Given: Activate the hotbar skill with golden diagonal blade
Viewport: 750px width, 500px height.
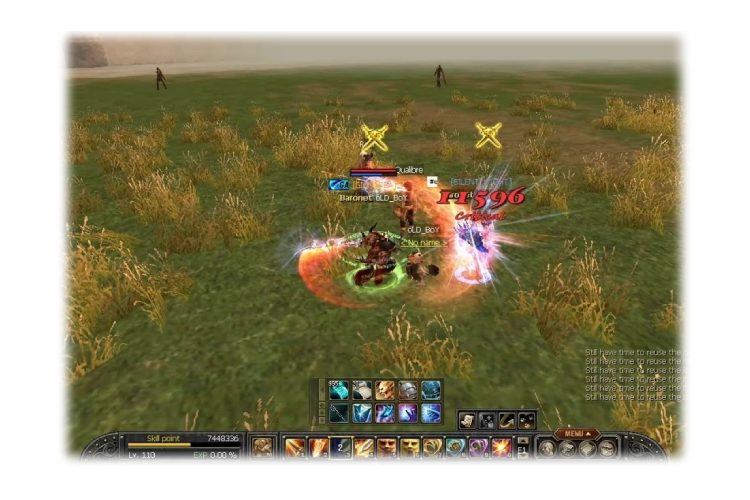Looking at the screenshot, I should 364,448.
